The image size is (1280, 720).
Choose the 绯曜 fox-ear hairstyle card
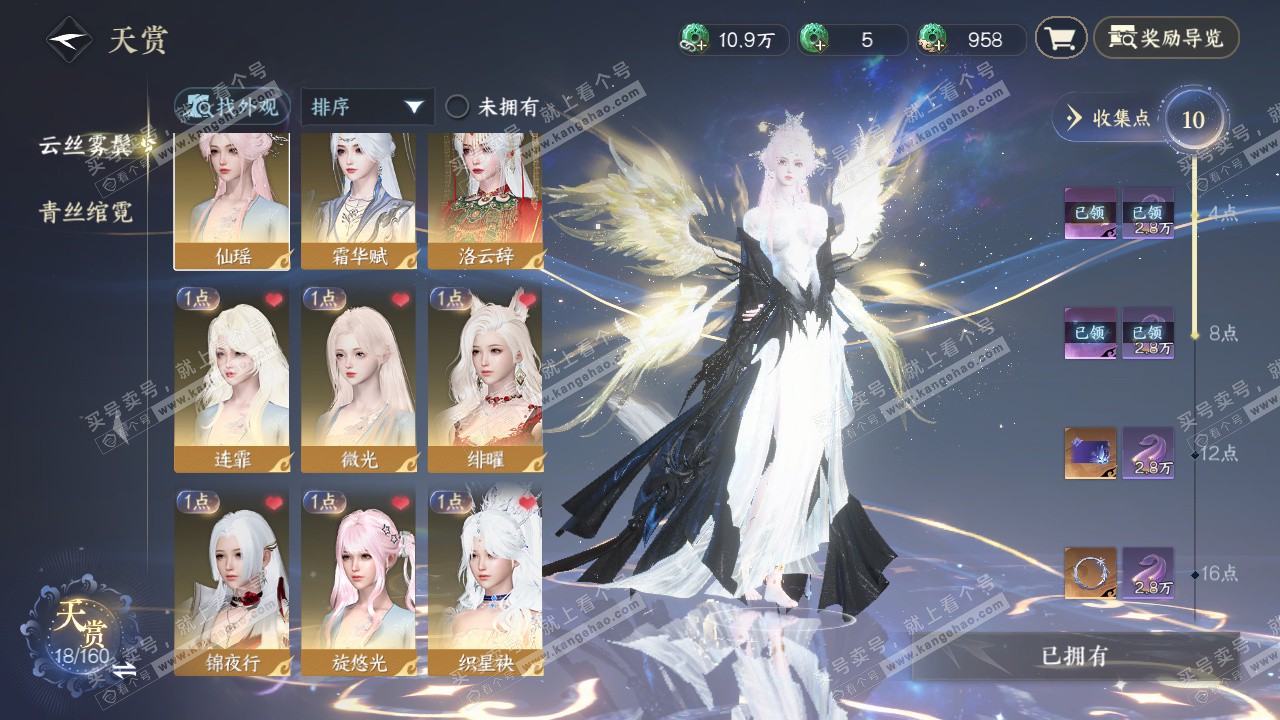click(485, 380)
